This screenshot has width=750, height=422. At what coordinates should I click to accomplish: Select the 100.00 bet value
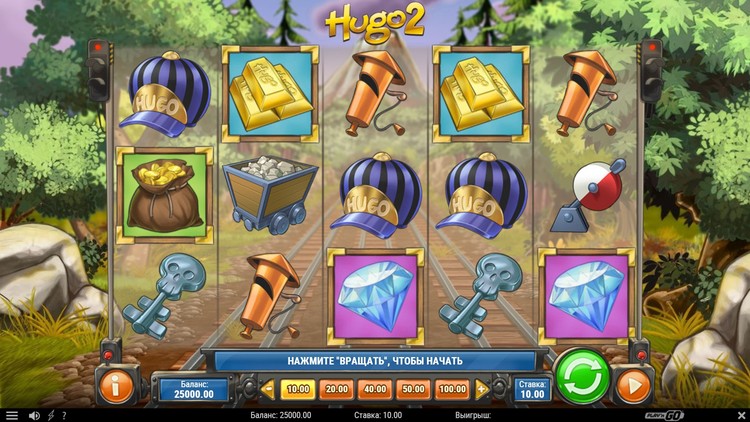click(x=452, y=388)
